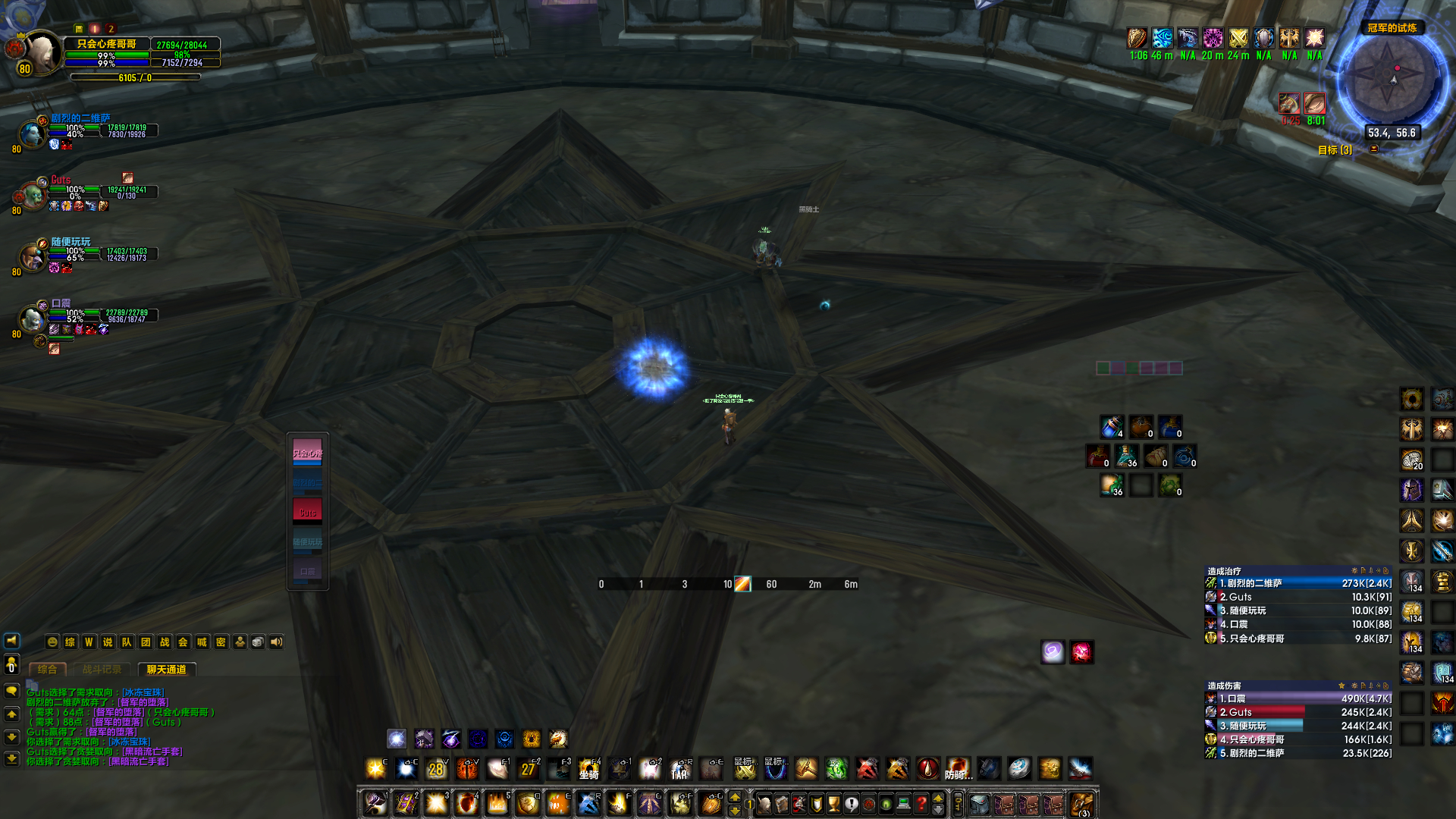Toggle the social button showing 0 friends
Viewport: 1456px width, 819px height.
(x=11, y=665)
